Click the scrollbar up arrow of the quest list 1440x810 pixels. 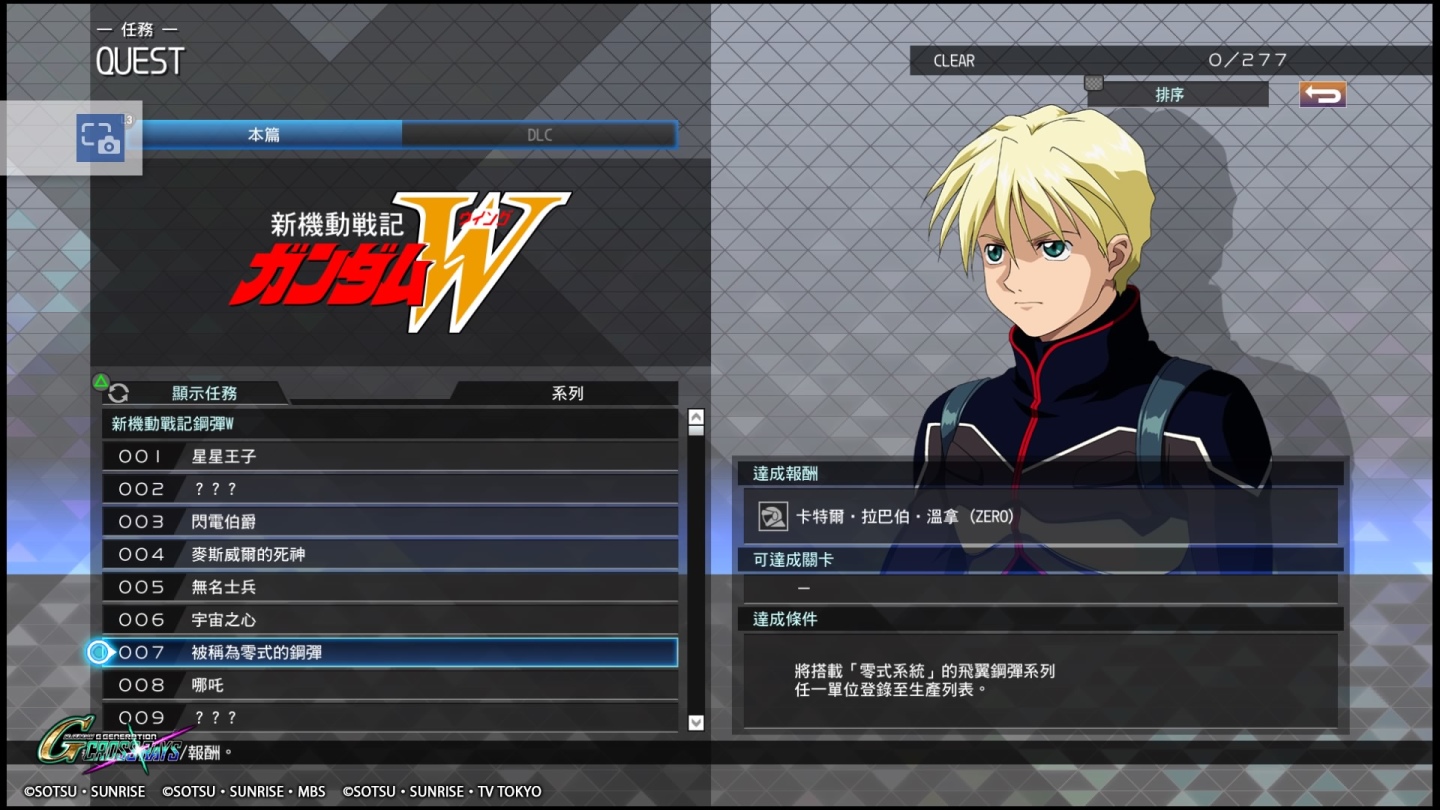695,415
